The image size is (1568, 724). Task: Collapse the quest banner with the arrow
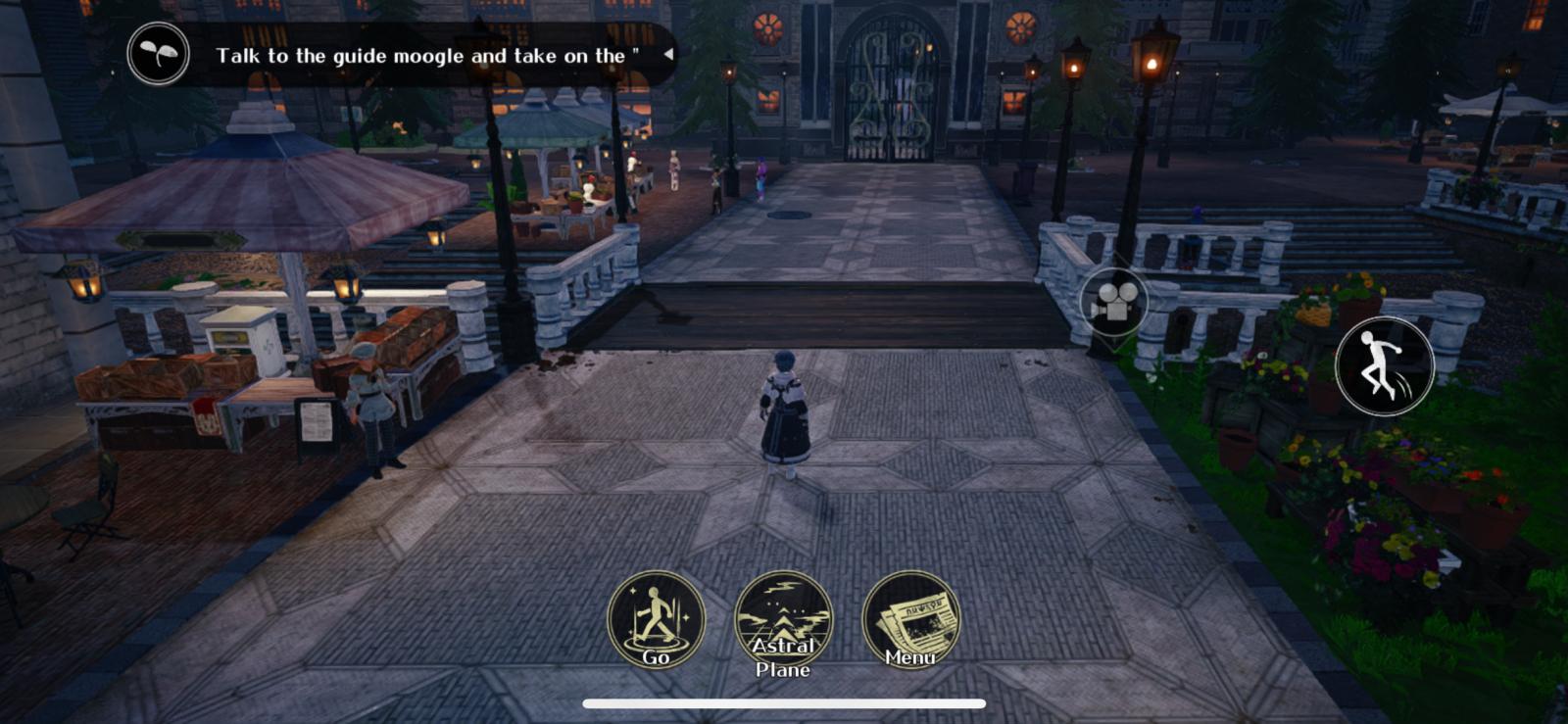click(668, 54)
